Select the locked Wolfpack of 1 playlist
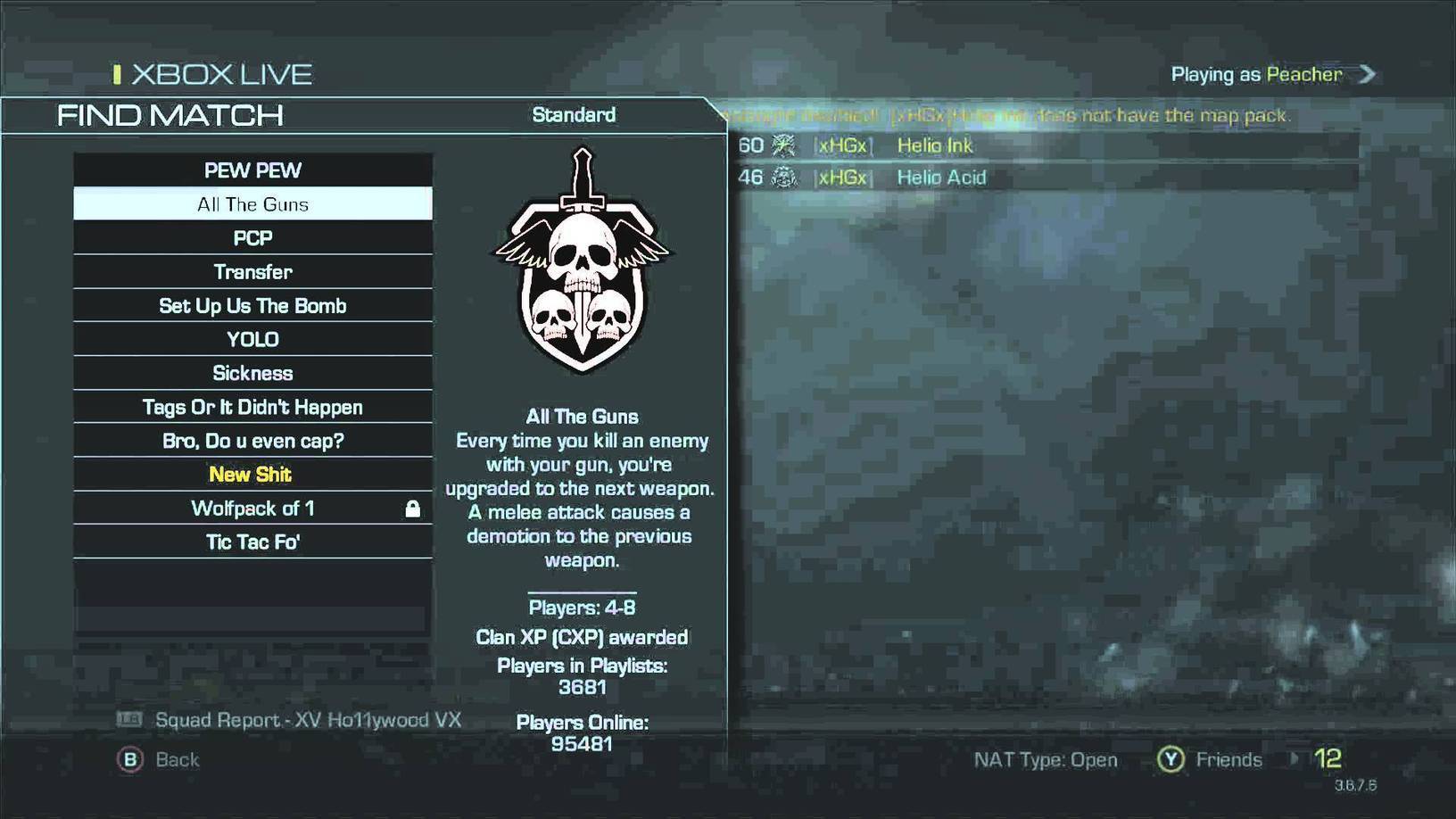Image resolution: width=1456 pixels, height=819 pixels. coord(252,509)
